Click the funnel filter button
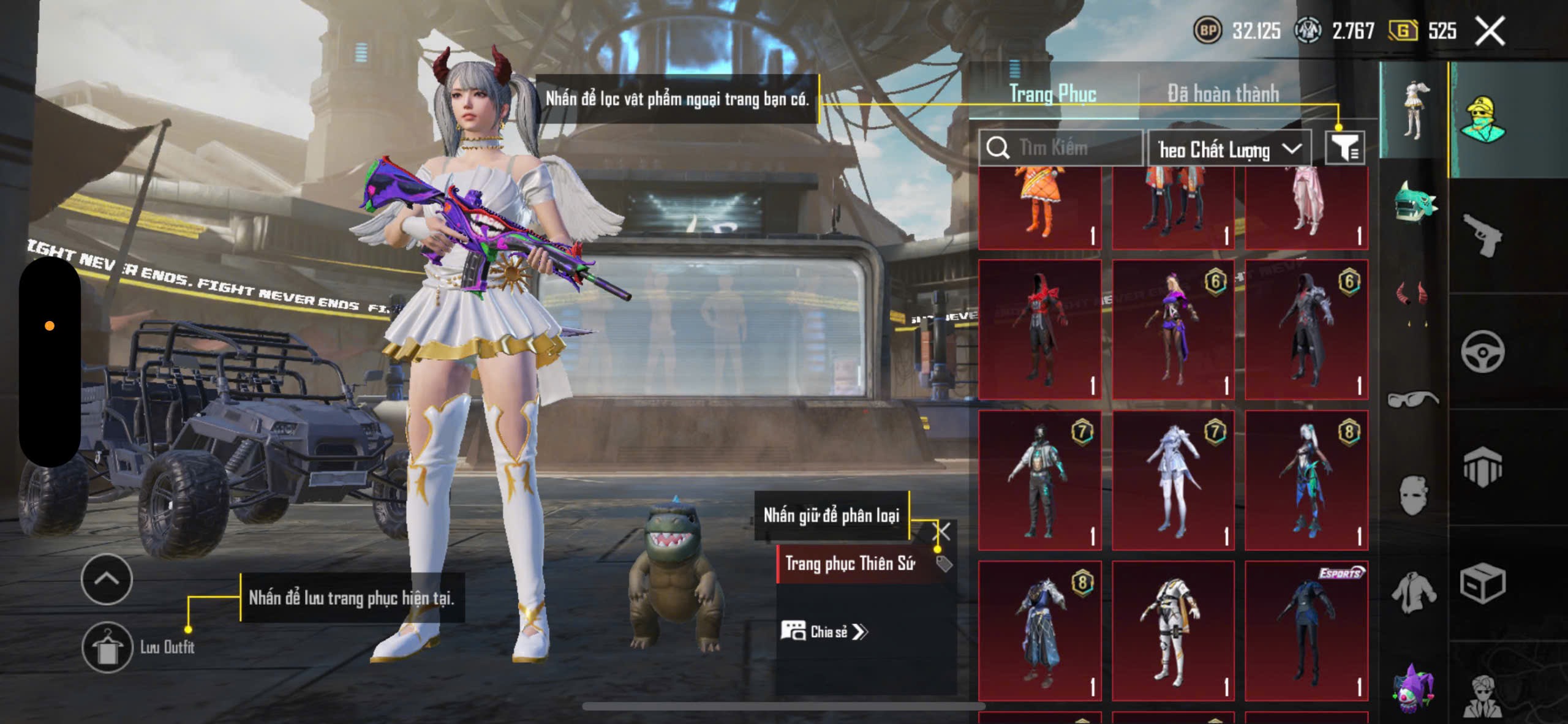1568x724 pixels. point(1344,148)
